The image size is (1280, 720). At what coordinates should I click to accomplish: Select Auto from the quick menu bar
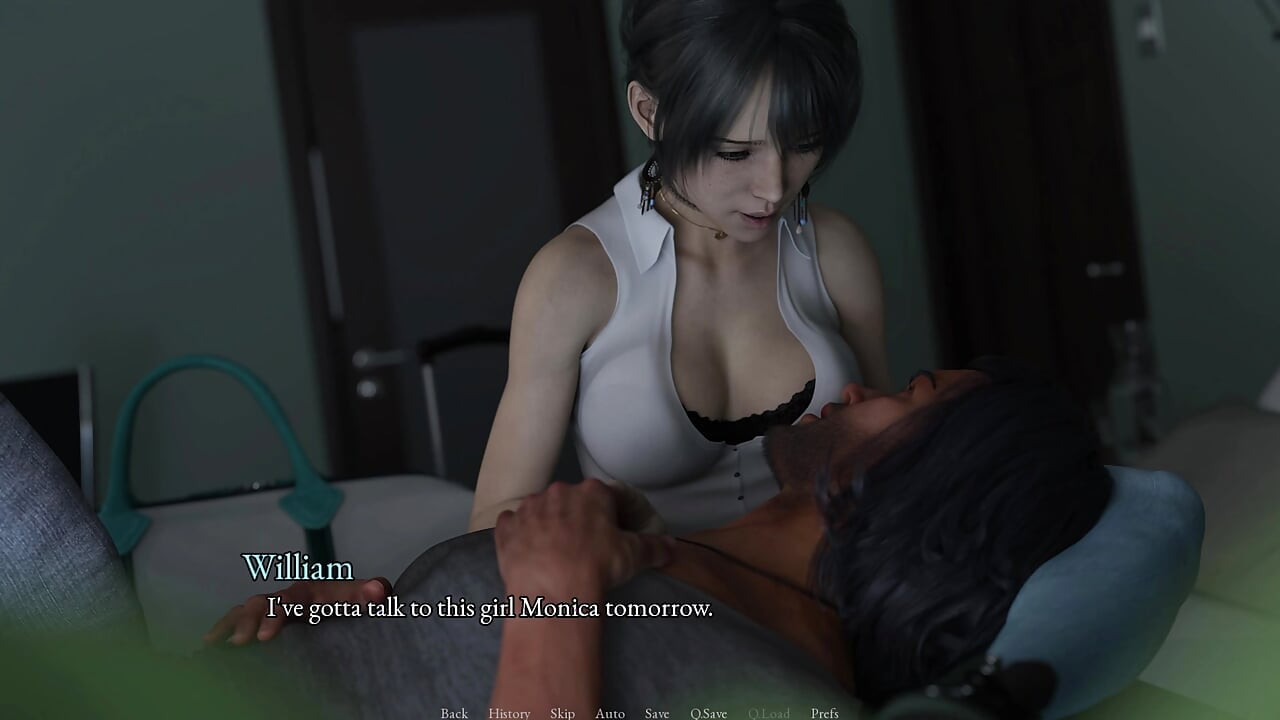(609, 713)
